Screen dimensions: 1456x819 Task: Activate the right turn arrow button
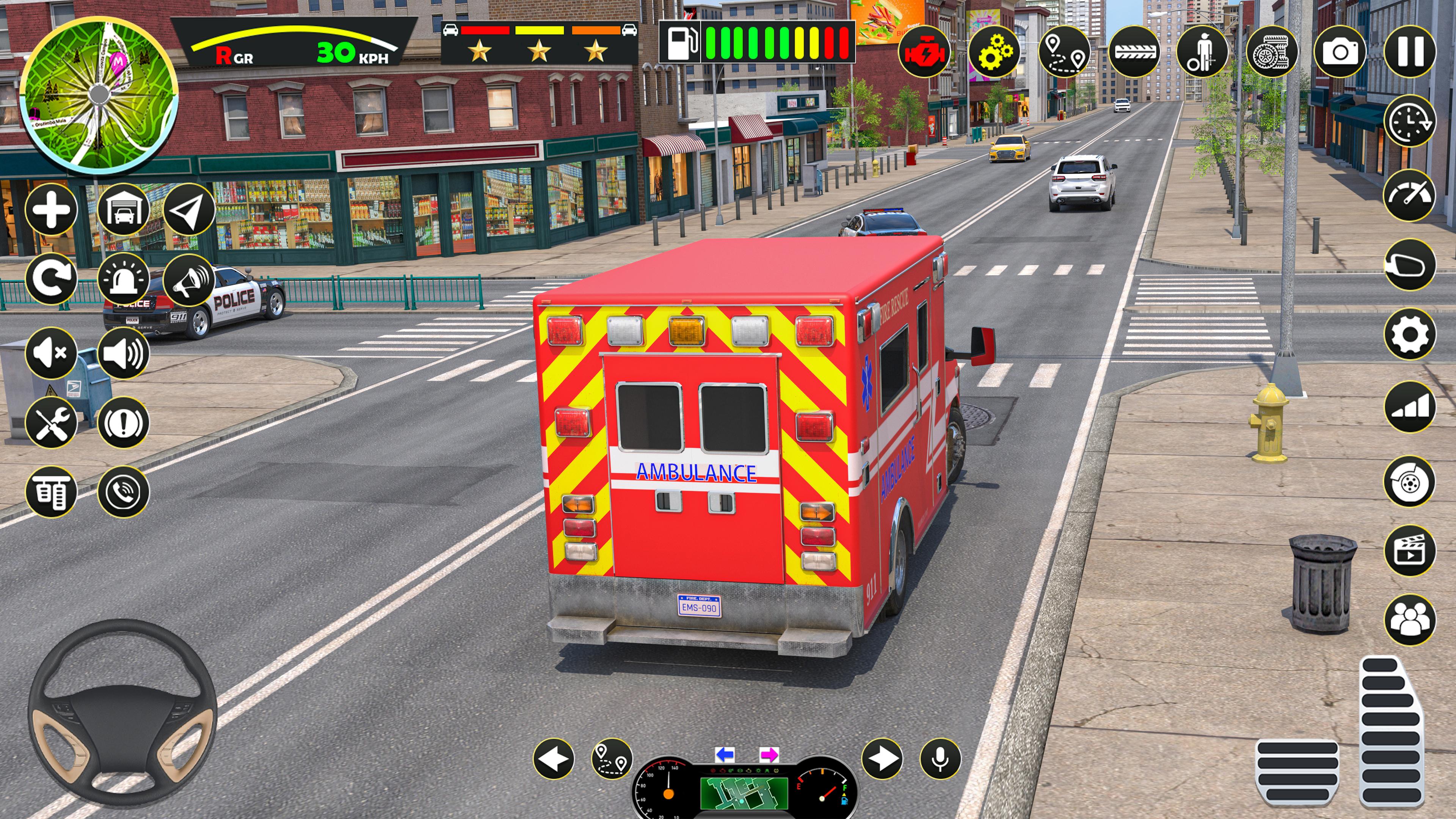882,758
